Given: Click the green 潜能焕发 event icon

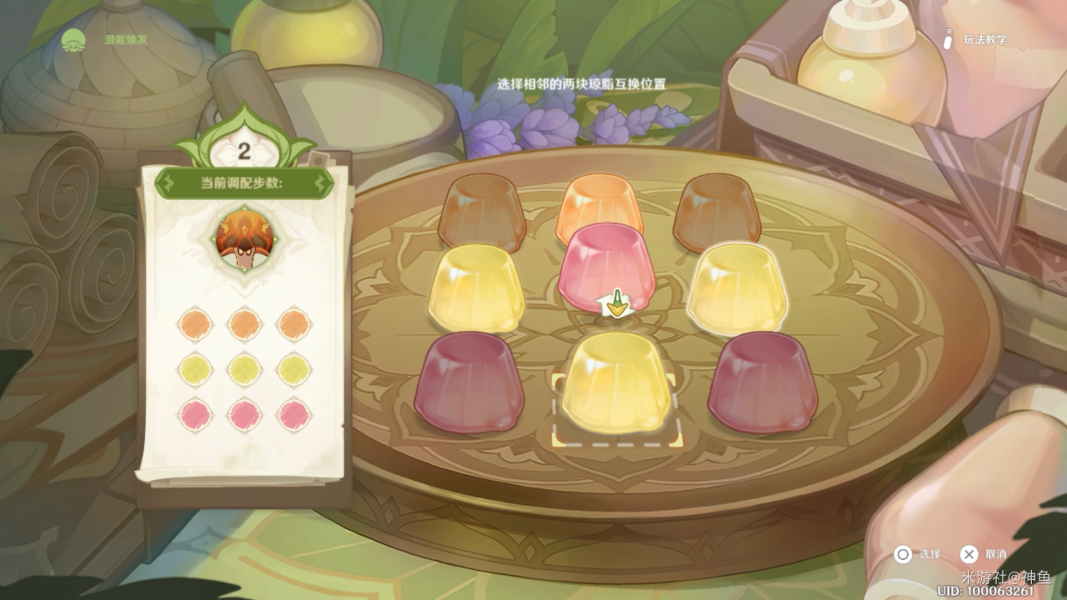Looking at the screenshot, I should click(x=74, y=41).
